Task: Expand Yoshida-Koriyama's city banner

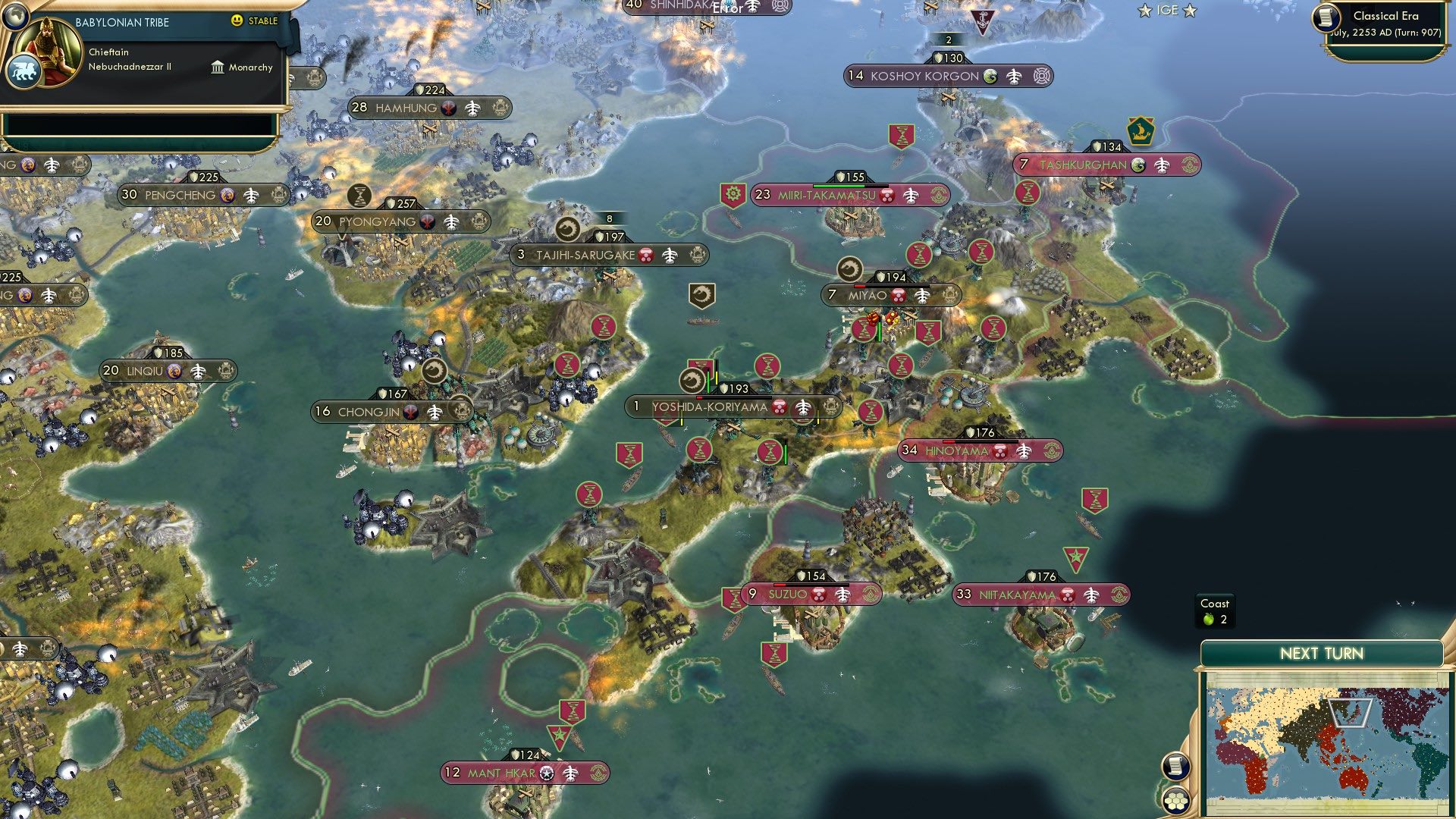Action: point(710,407)
